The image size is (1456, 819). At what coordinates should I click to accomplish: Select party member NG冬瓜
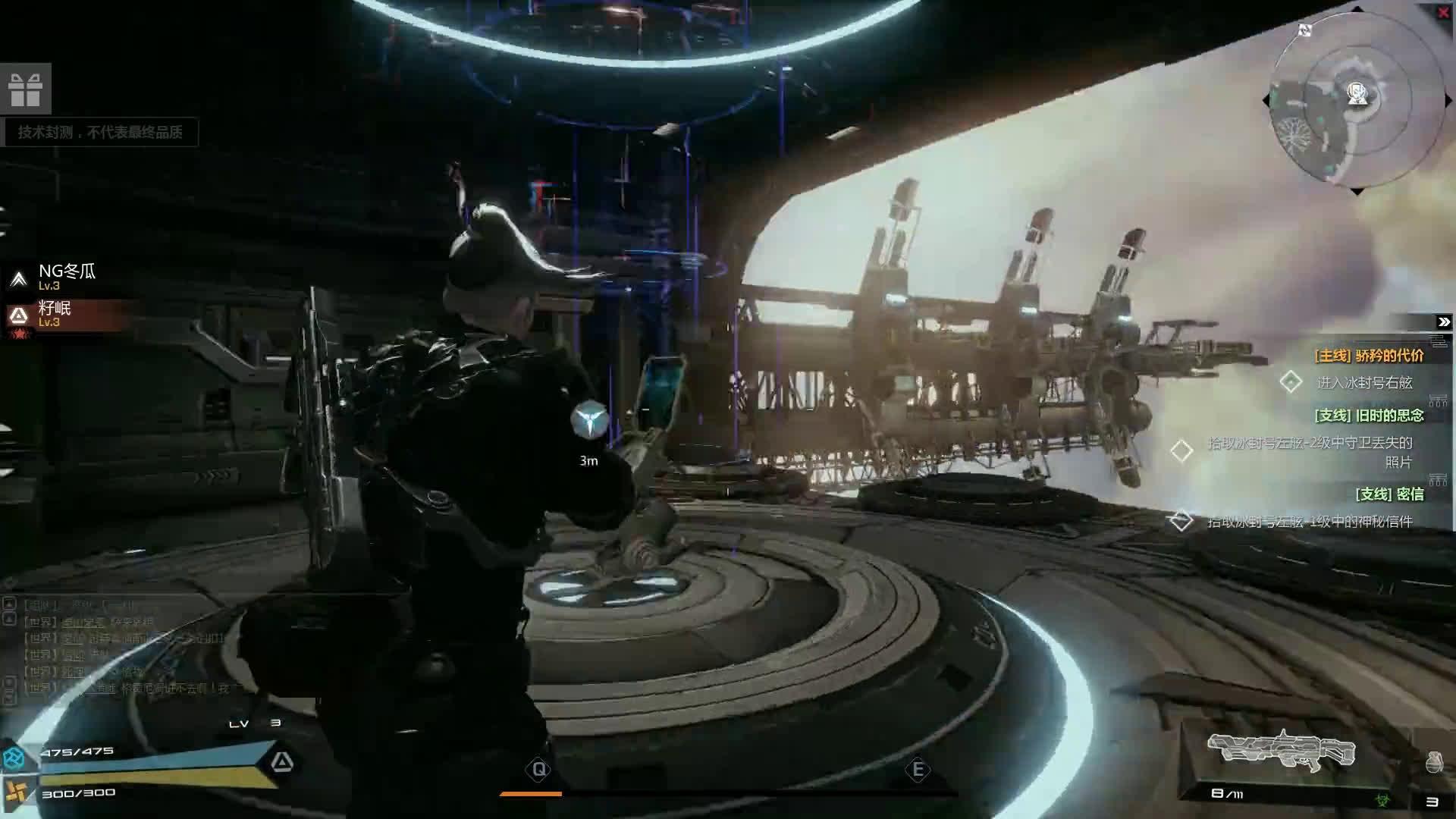tap(67, 276)
